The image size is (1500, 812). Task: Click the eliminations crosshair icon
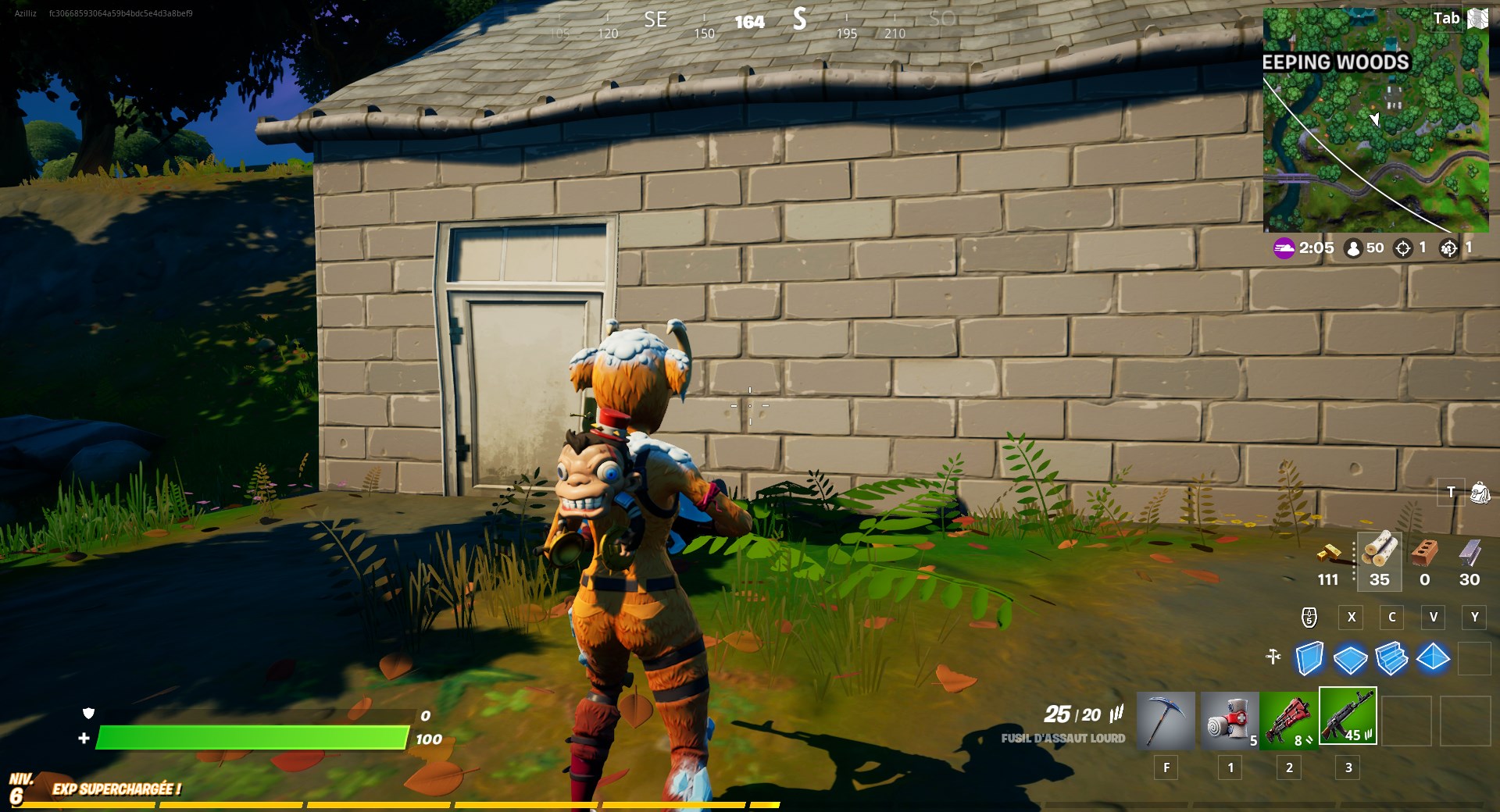[x=1402, y=248]
